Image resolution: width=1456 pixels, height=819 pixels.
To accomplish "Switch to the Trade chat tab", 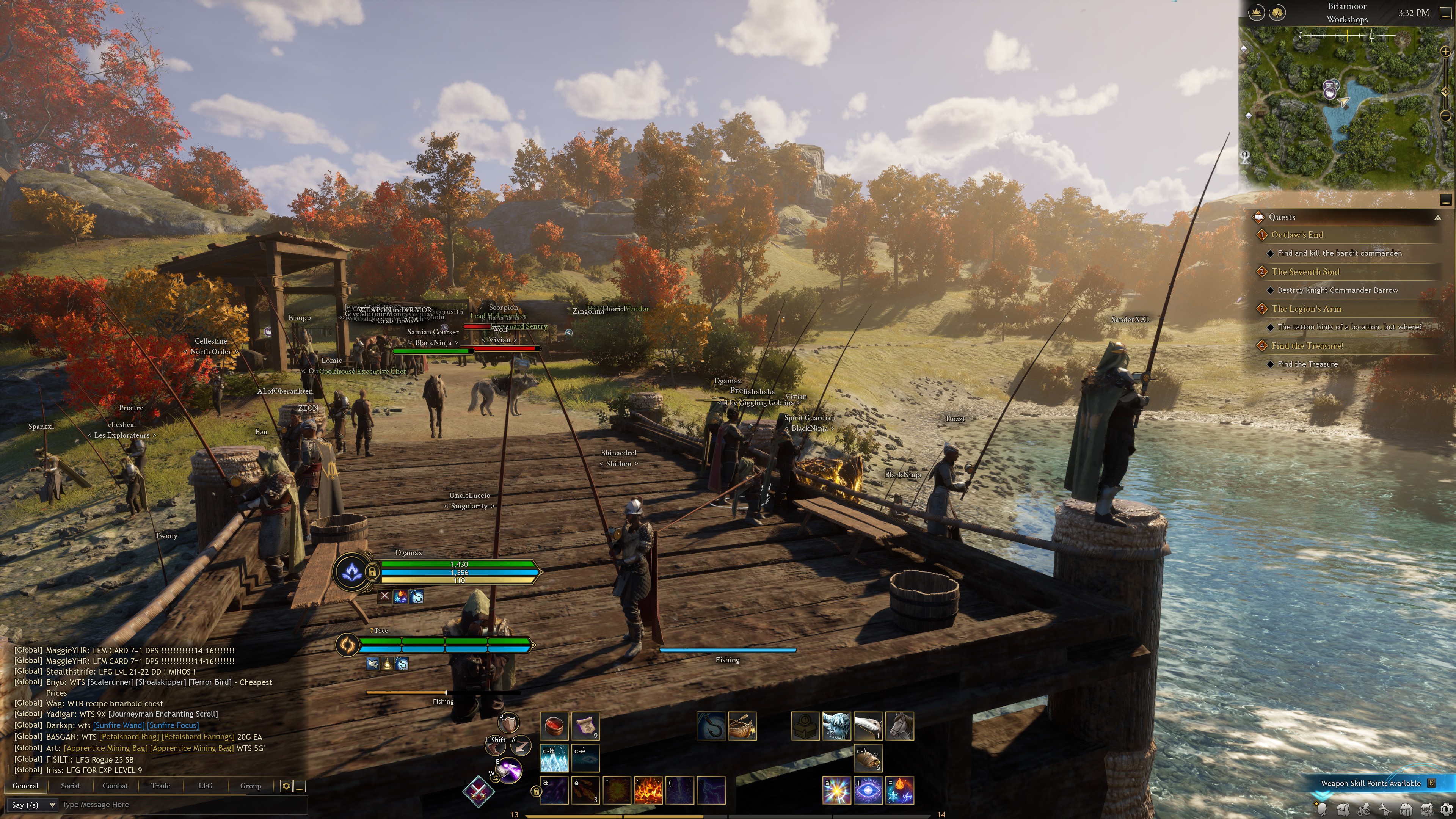I will (x=160, y=786).
